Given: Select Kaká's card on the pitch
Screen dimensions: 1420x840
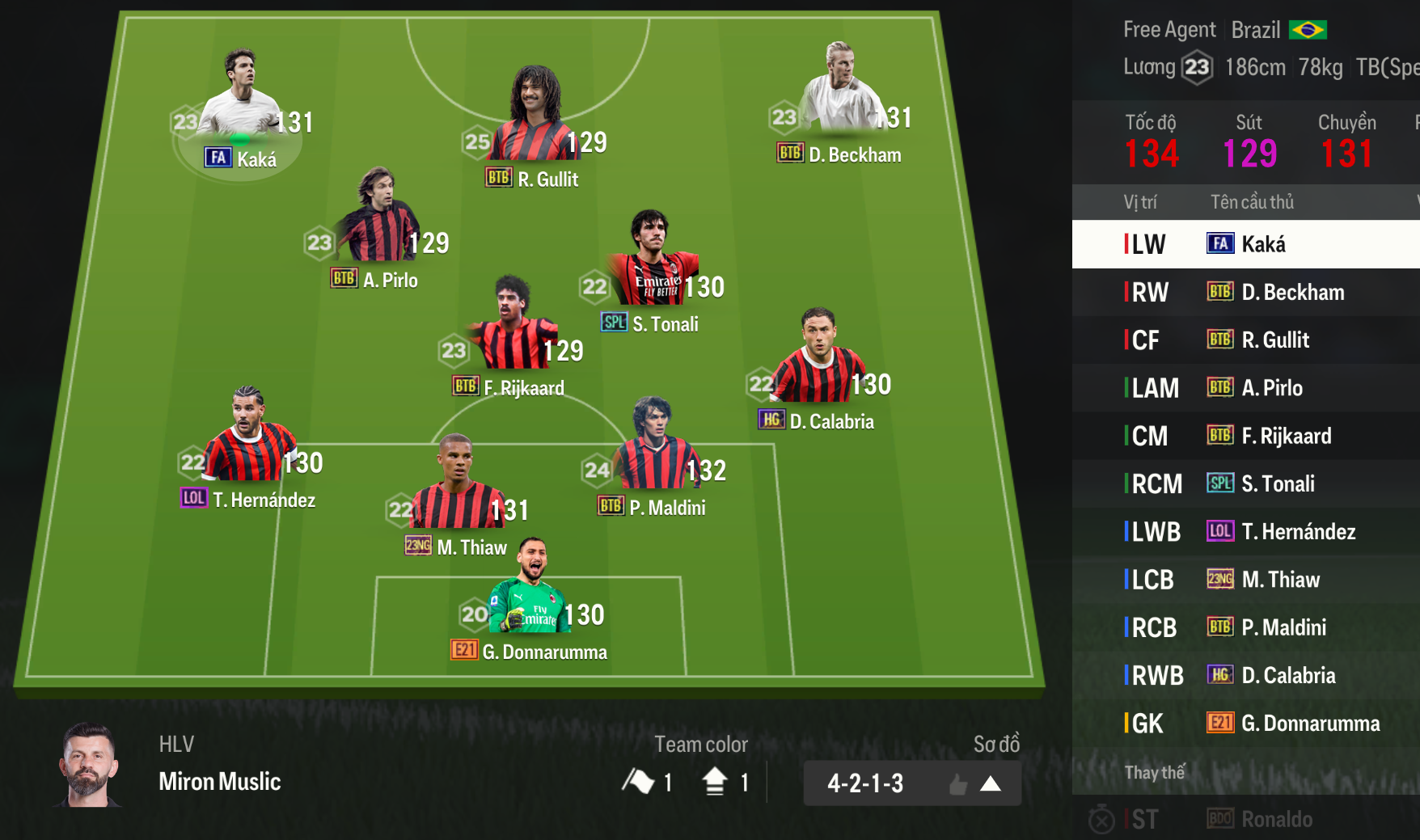Looking at the screenshot, I should tap(240, 113).
